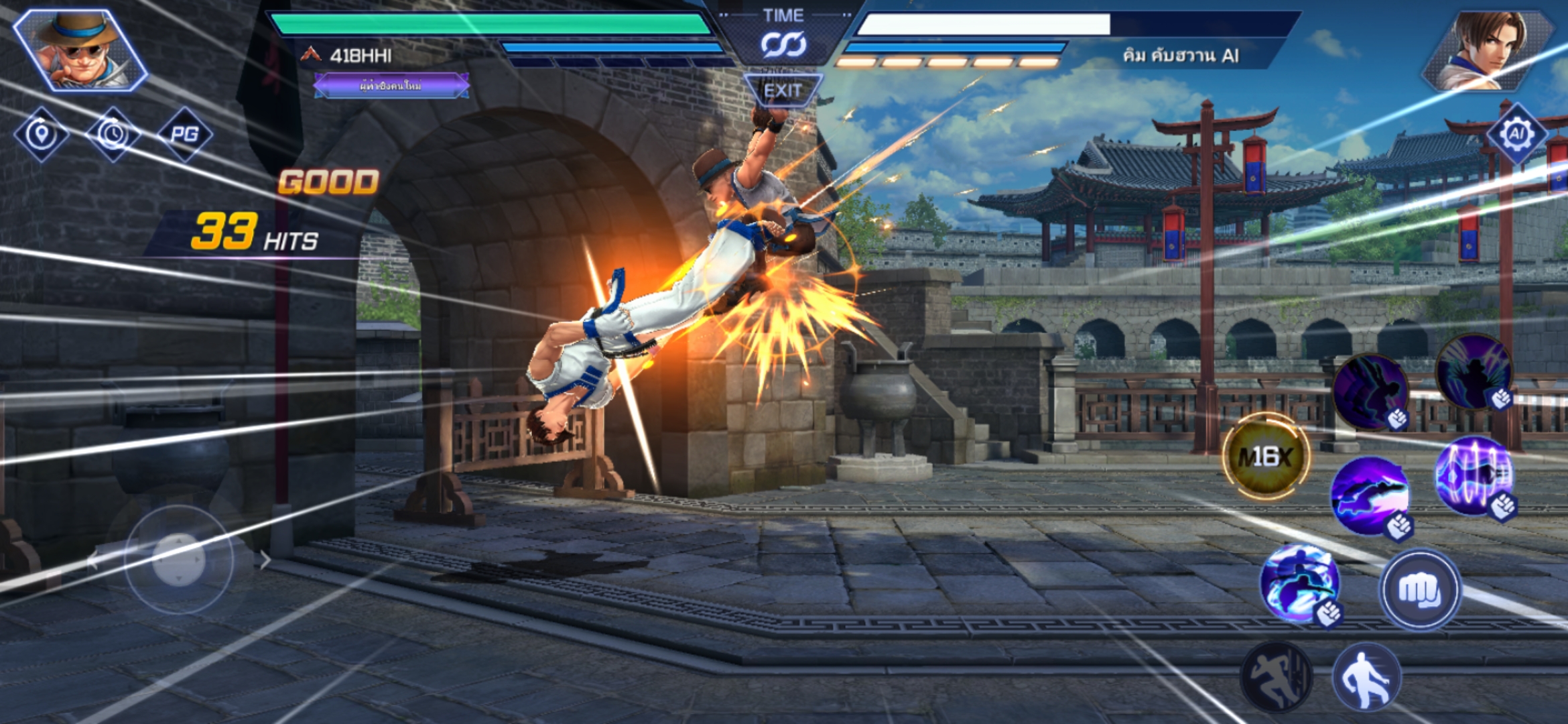Use the horizontal flying dash skill

coord(1370,495)
